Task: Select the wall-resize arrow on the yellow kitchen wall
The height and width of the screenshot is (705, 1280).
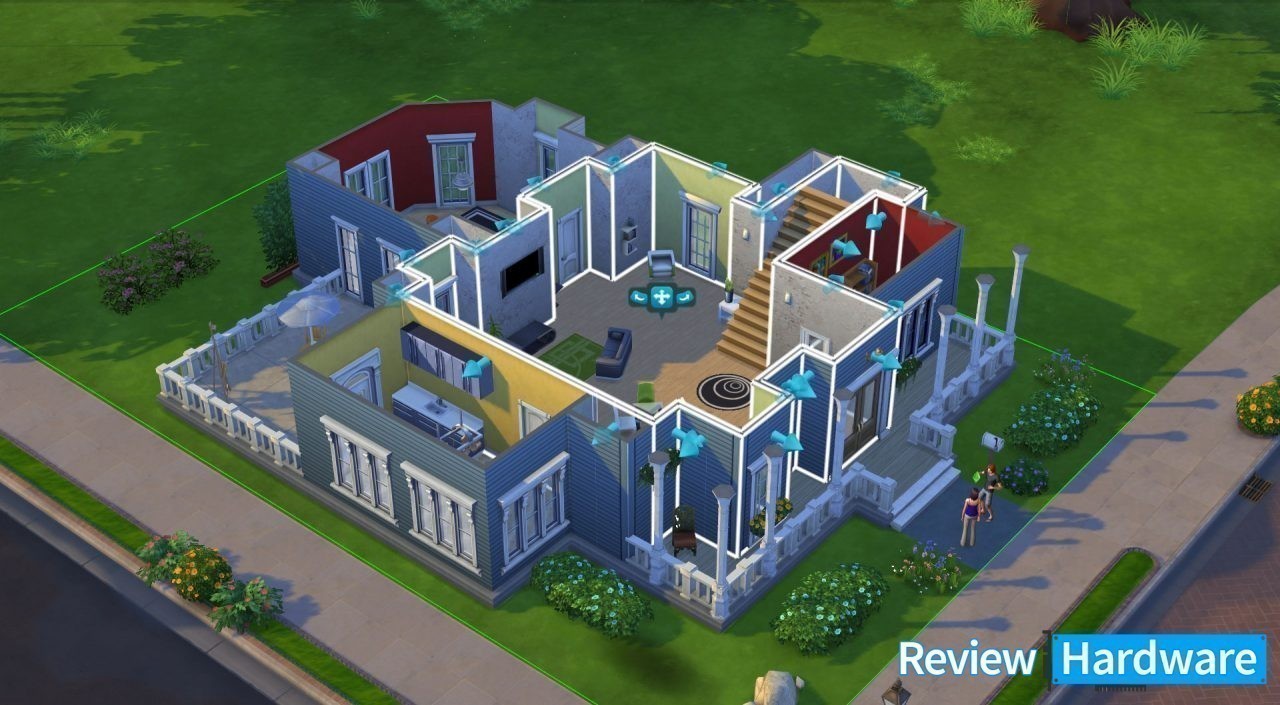Action: click(x=476, y=369)
